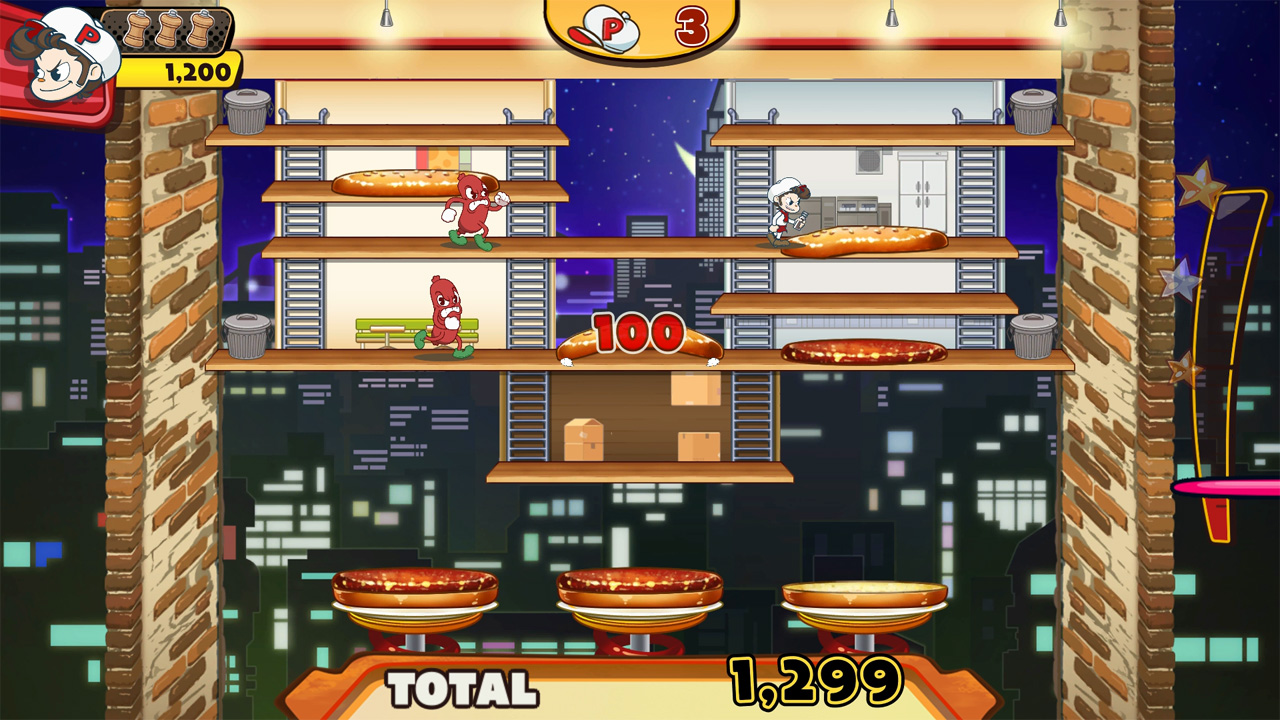The image size is (1280, 720).
Task: Click the leftmost completed burger plate
Action: pyautogui.click(x=417, y=590)
